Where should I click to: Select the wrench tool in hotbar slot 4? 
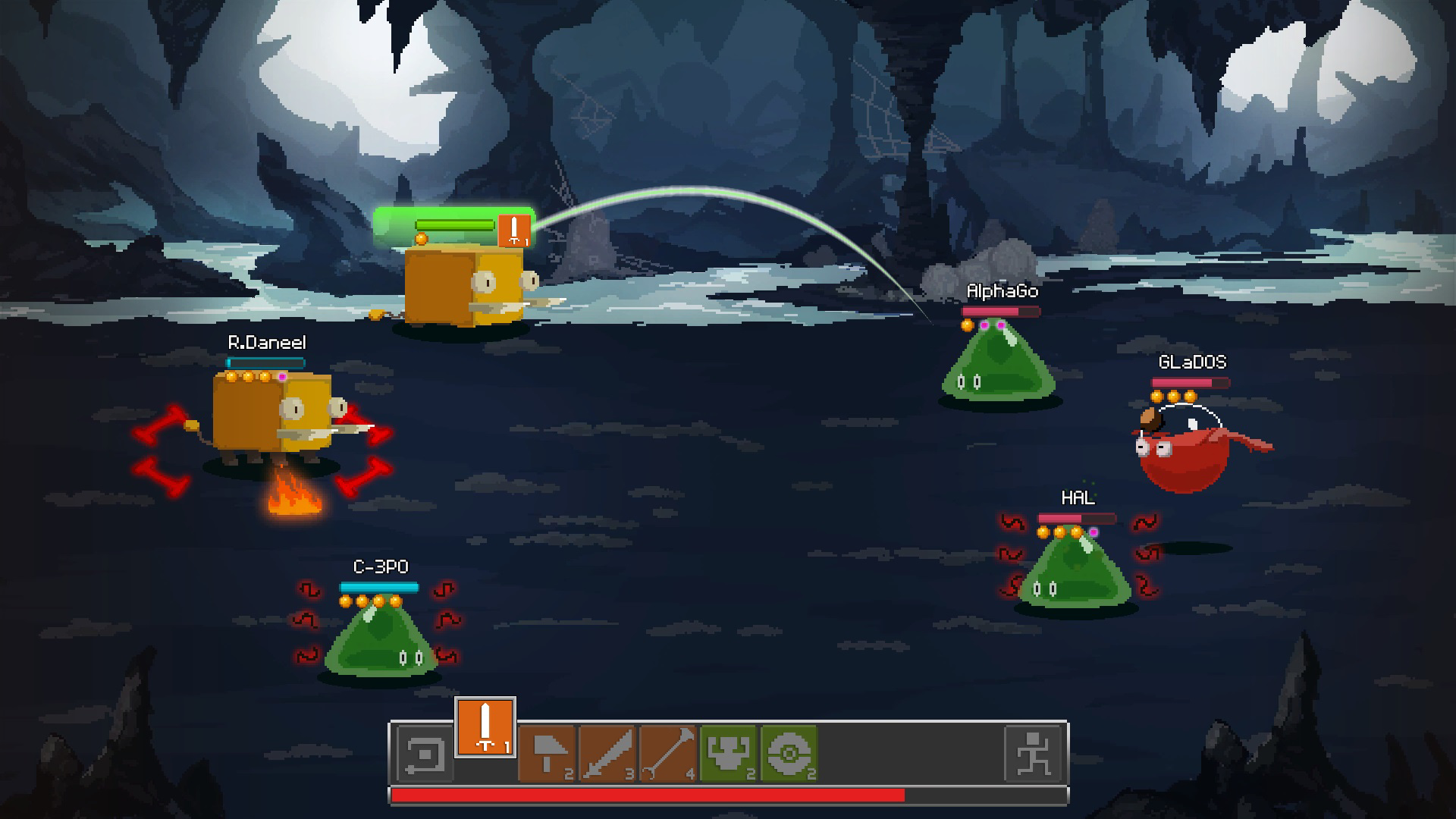coord(668,751)
